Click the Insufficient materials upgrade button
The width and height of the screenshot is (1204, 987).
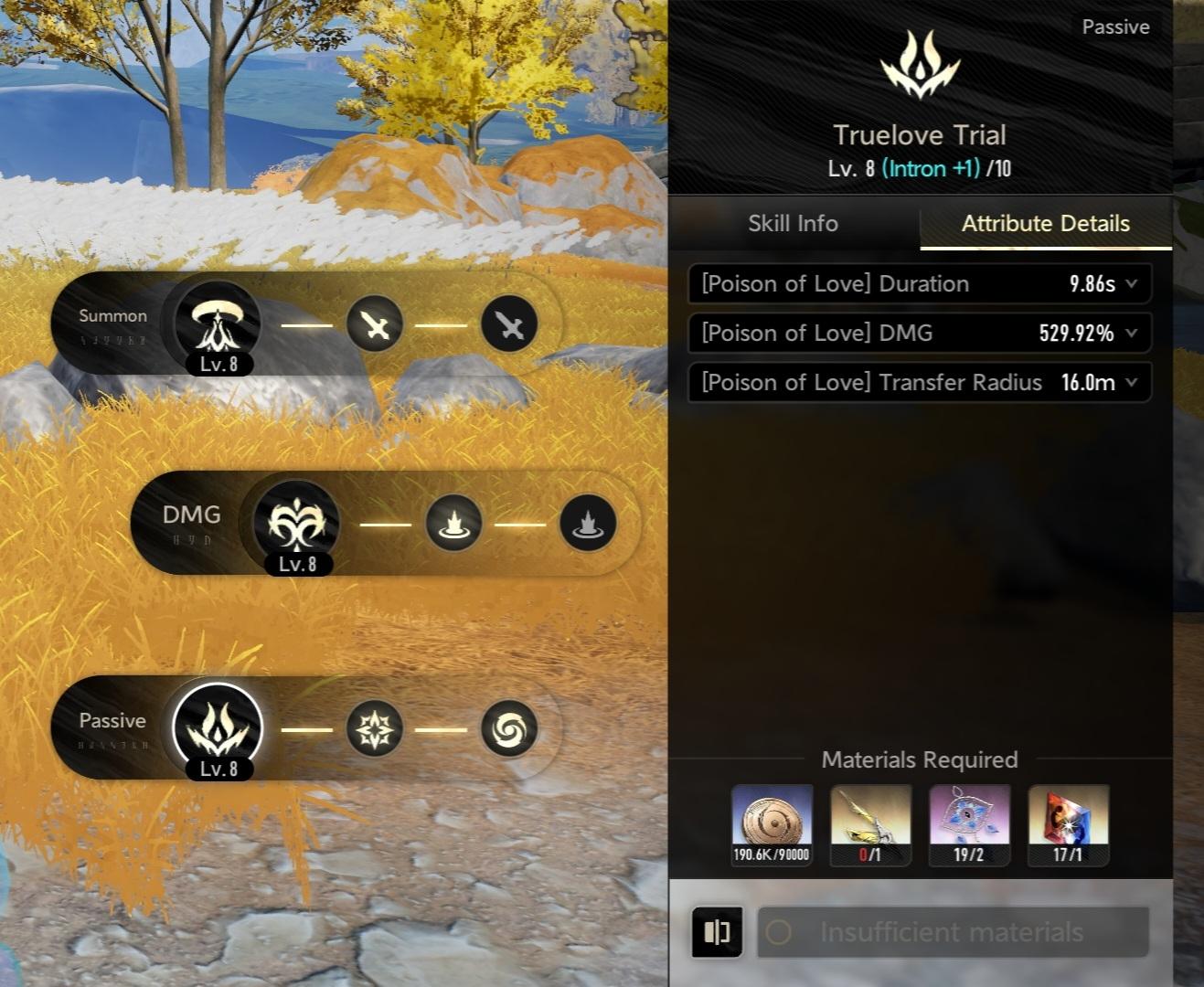pyautogui.click(x=953, y=932)
